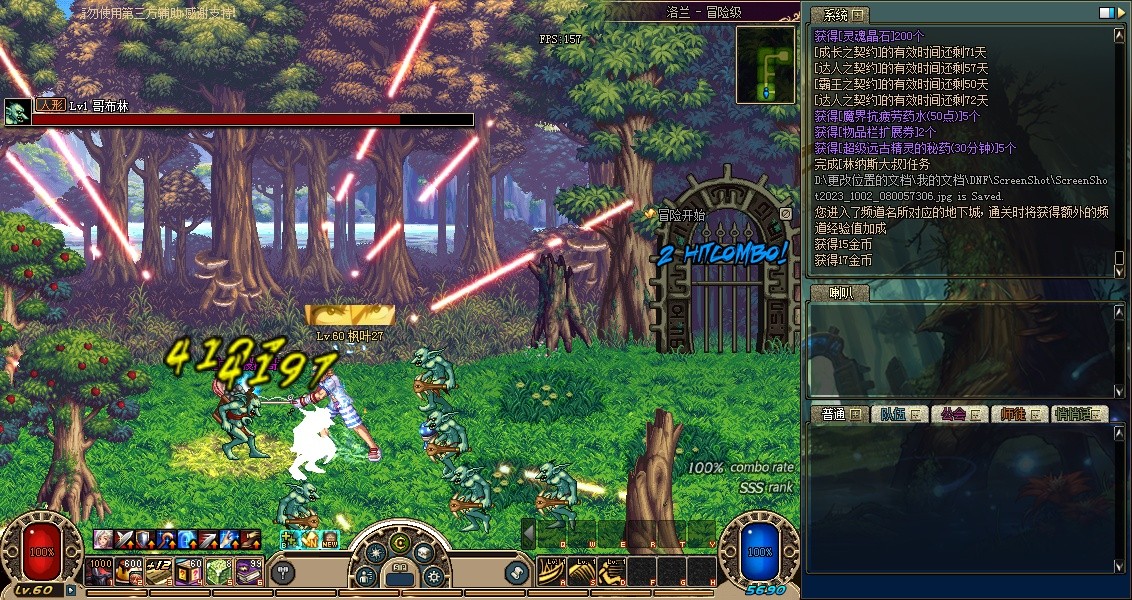This screenshot has height=600, width=1132.
Task: Activate the first skill in the A slot
Action: [x=551, y=571]
